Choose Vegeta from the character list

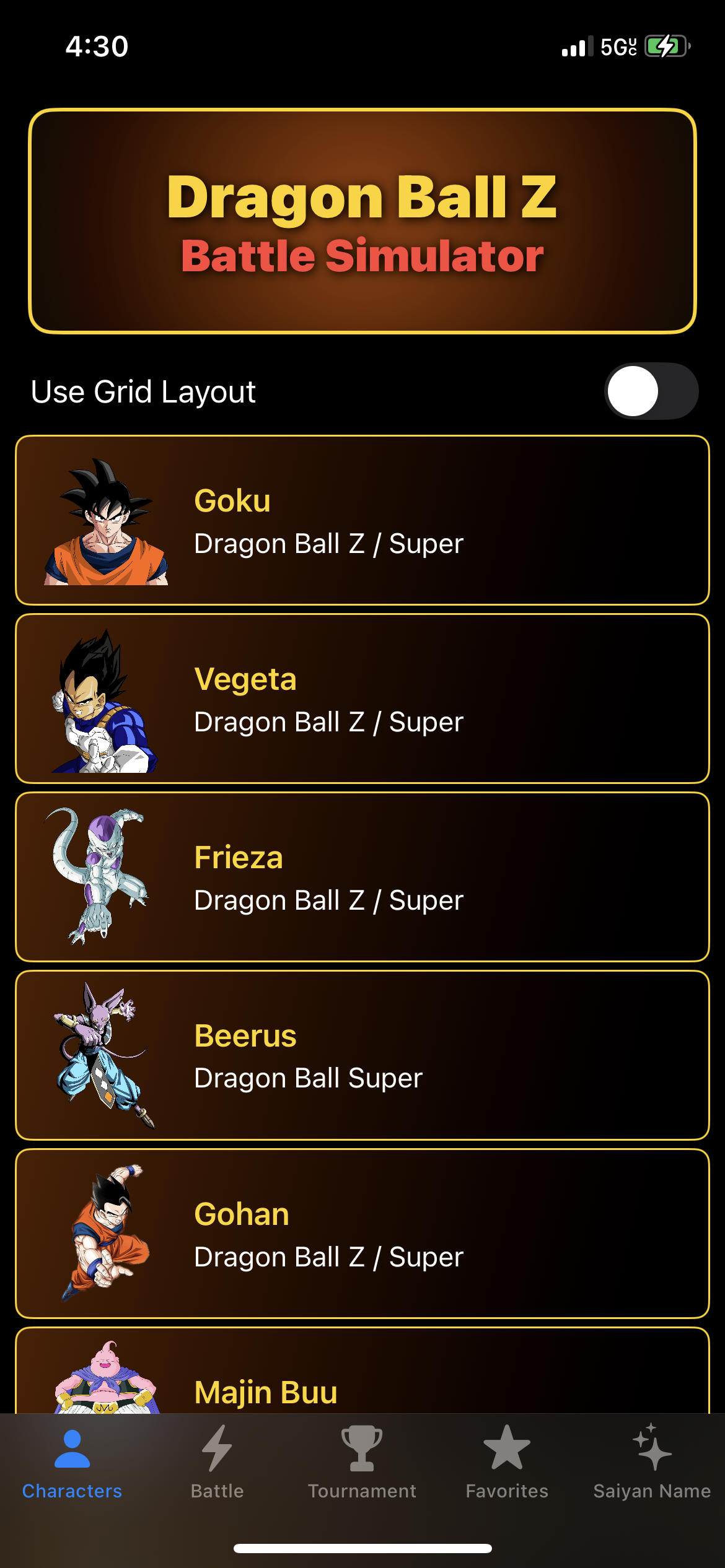(362, 699)
